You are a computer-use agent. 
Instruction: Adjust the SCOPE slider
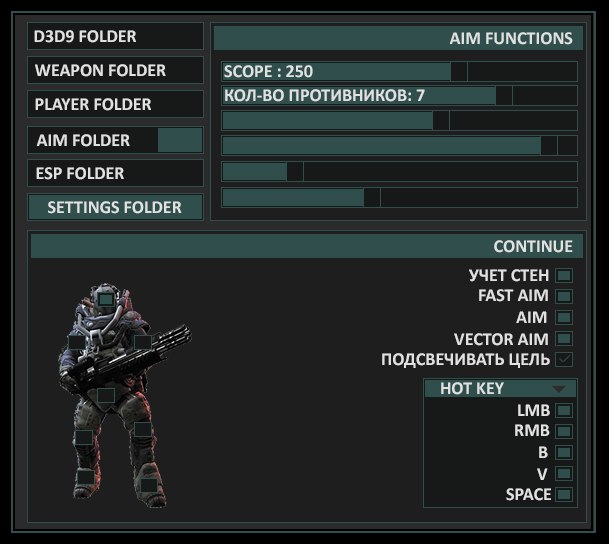pyautogui.click(x=400, y=72)
